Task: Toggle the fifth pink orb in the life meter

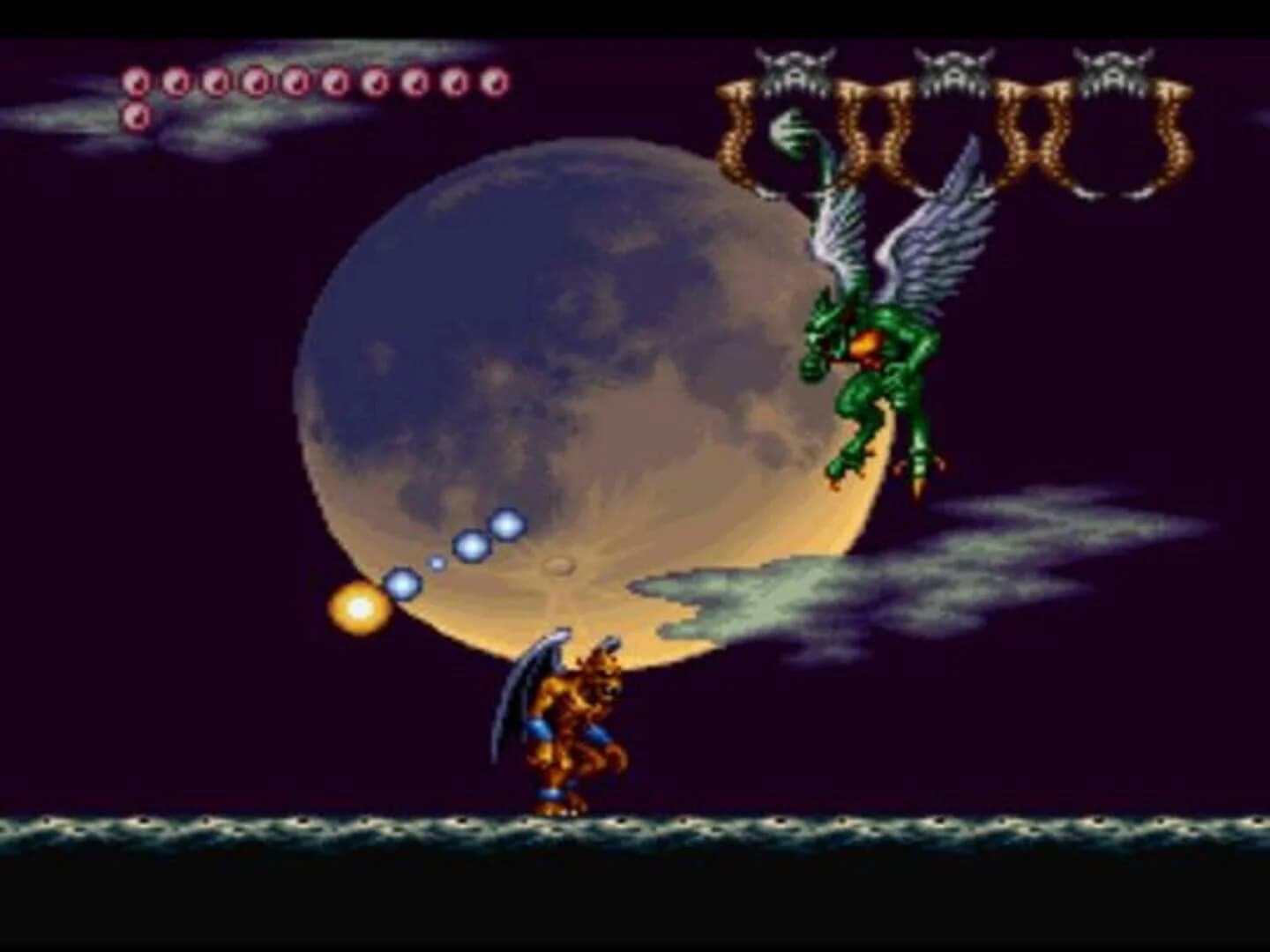Action: click(293, 79)
